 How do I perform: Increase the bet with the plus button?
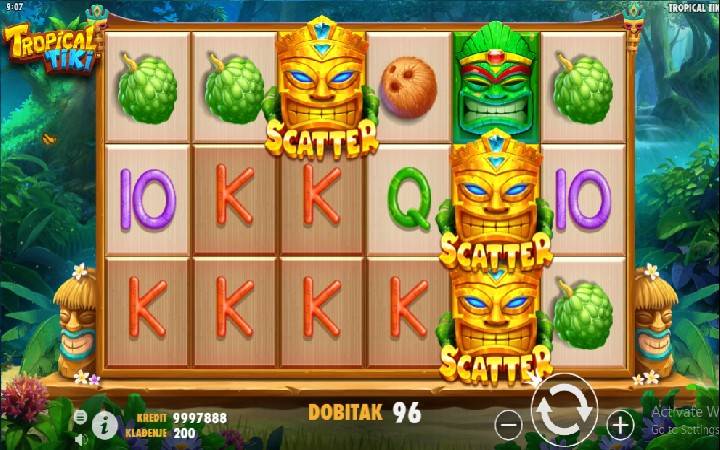[x=620, y=425]
